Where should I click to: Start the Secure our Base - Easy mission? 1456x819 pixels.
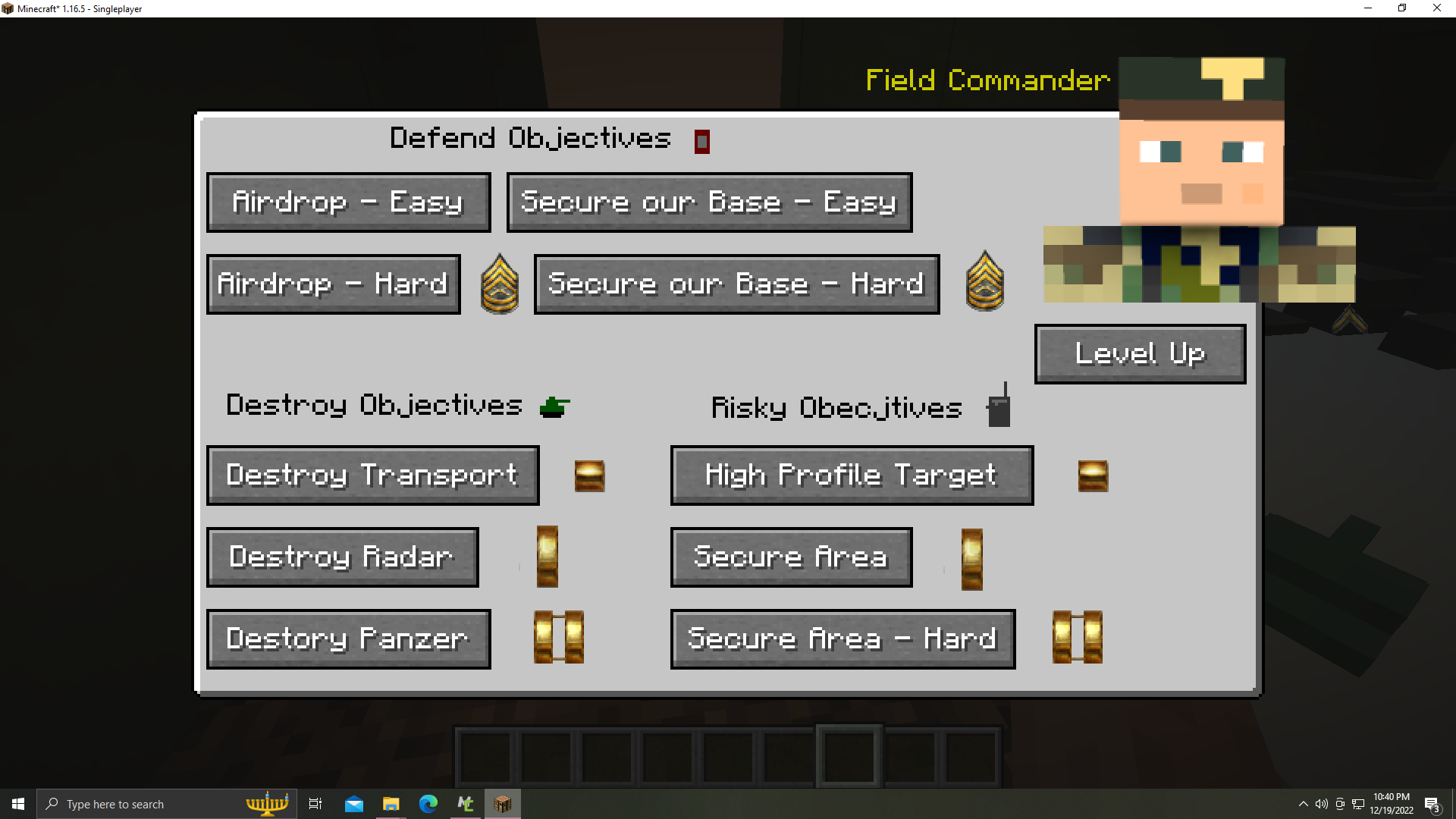click(x=709, y=202)
